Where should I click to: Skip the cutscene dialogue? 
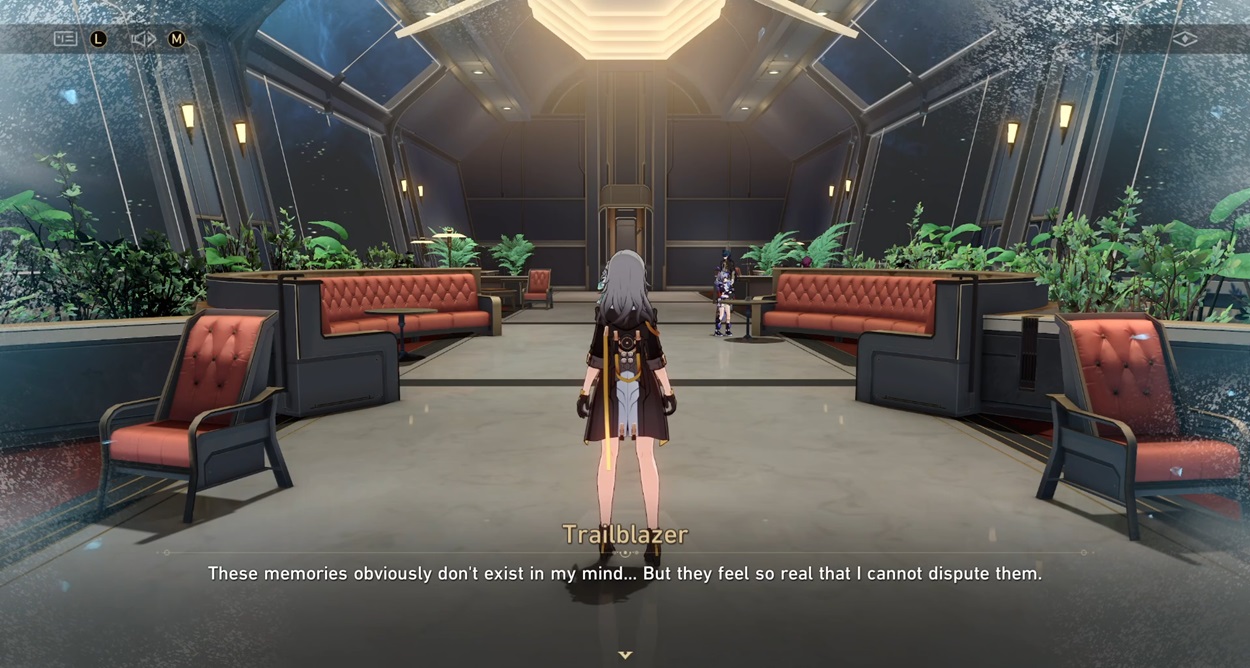[1106, 39]
